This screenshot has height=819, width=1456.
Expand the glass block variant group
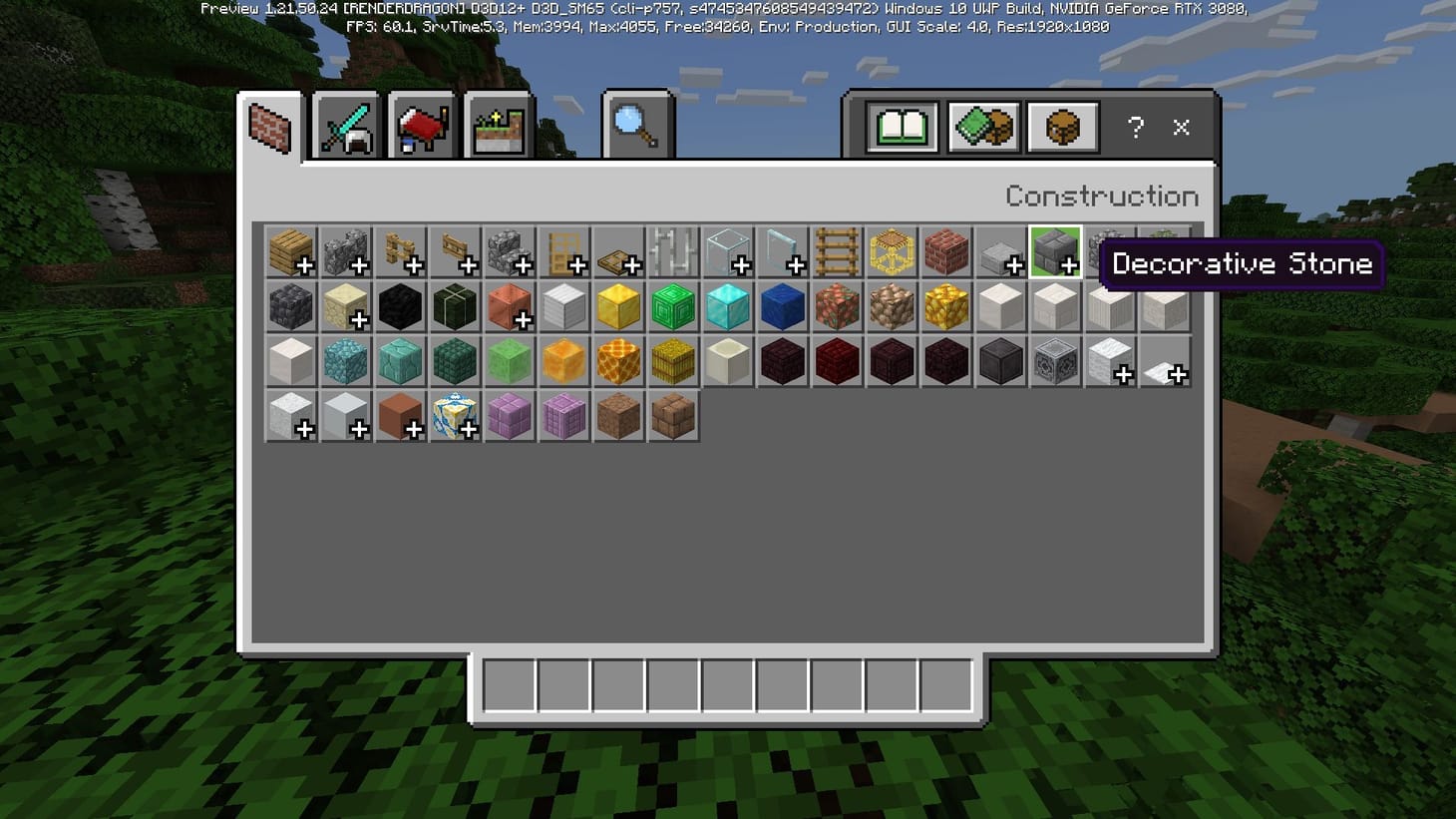click(x=728, y=251)
